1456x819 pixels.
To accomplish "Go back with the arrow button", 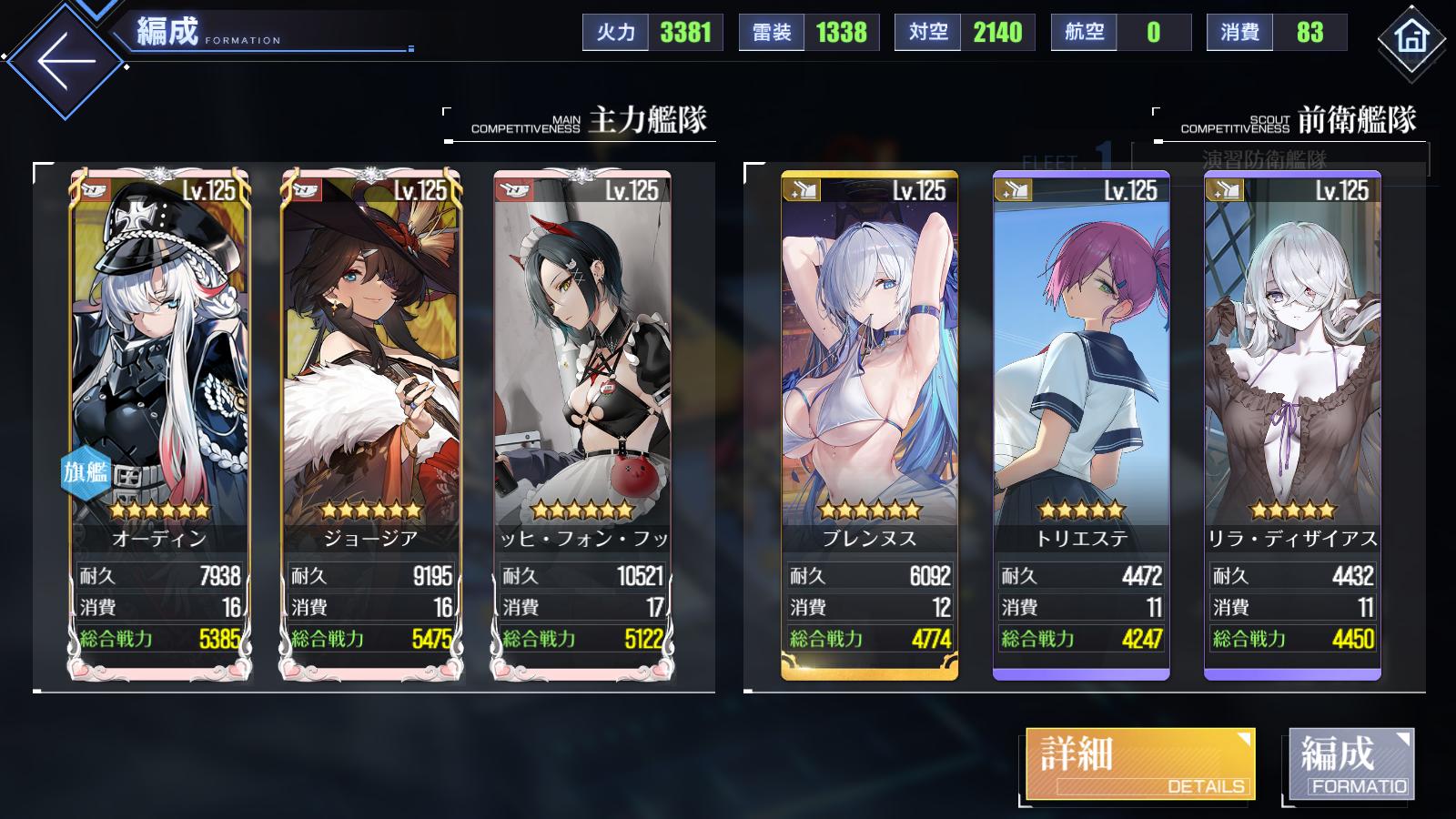I will [x=66, y=62].
